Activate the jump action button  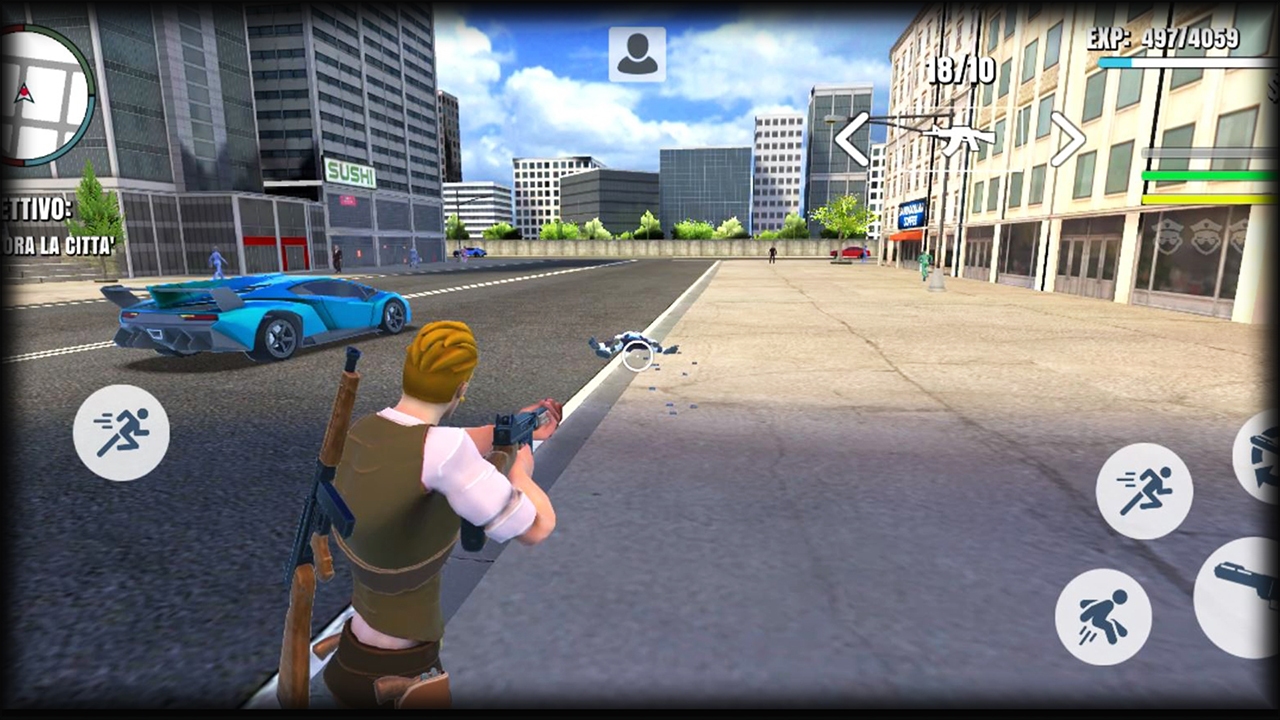1104,616
